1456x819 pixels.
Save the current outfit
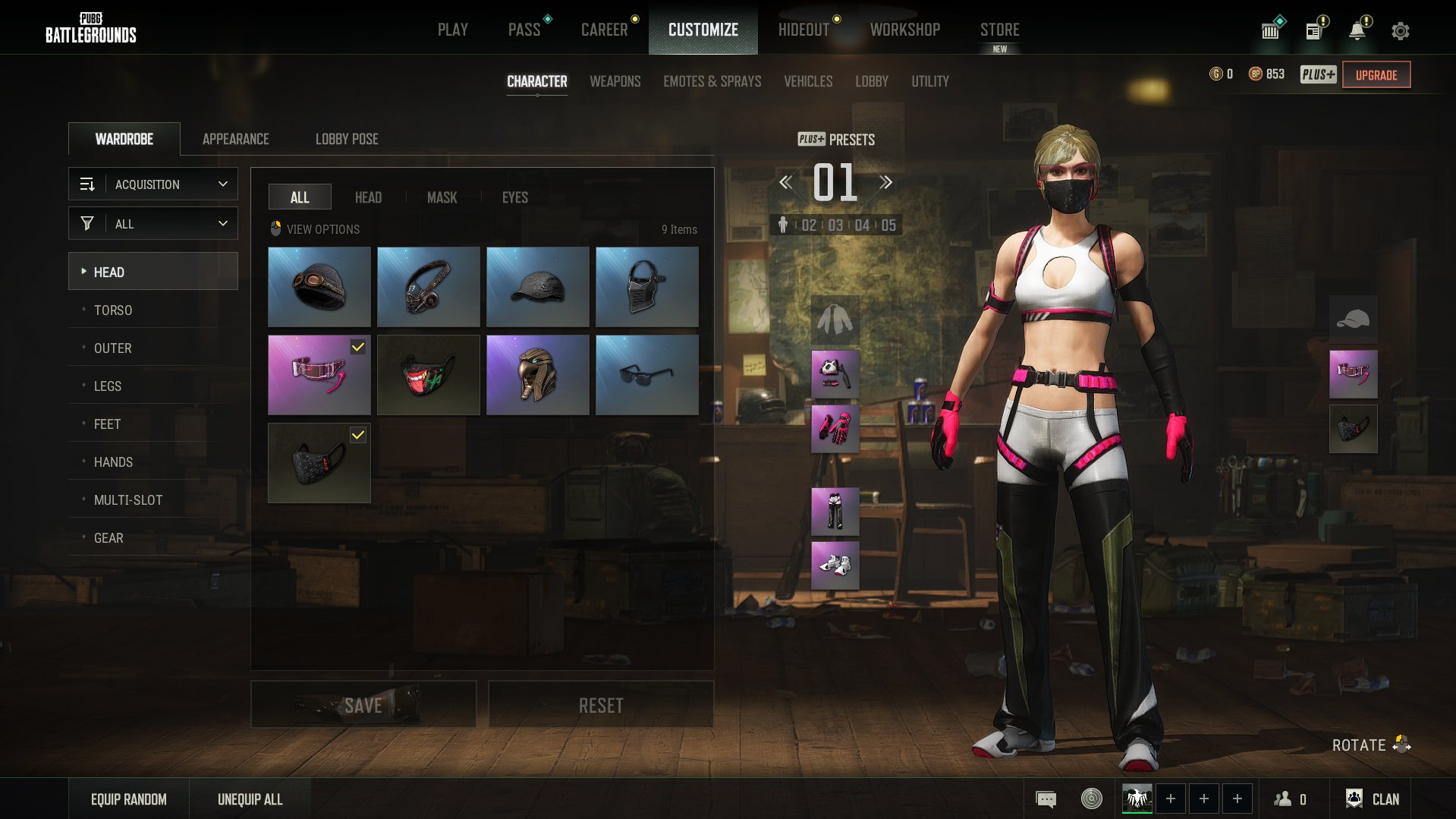coord(363,705)
